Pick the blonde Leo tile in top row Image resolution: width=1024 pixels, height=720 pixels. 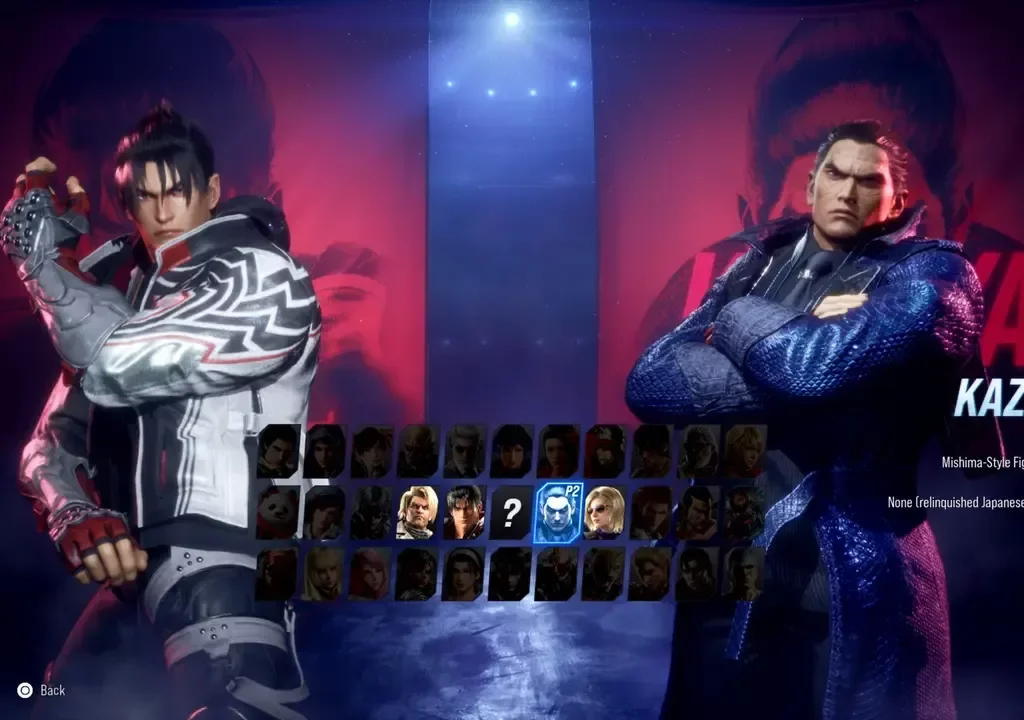[x=745, y=451]
